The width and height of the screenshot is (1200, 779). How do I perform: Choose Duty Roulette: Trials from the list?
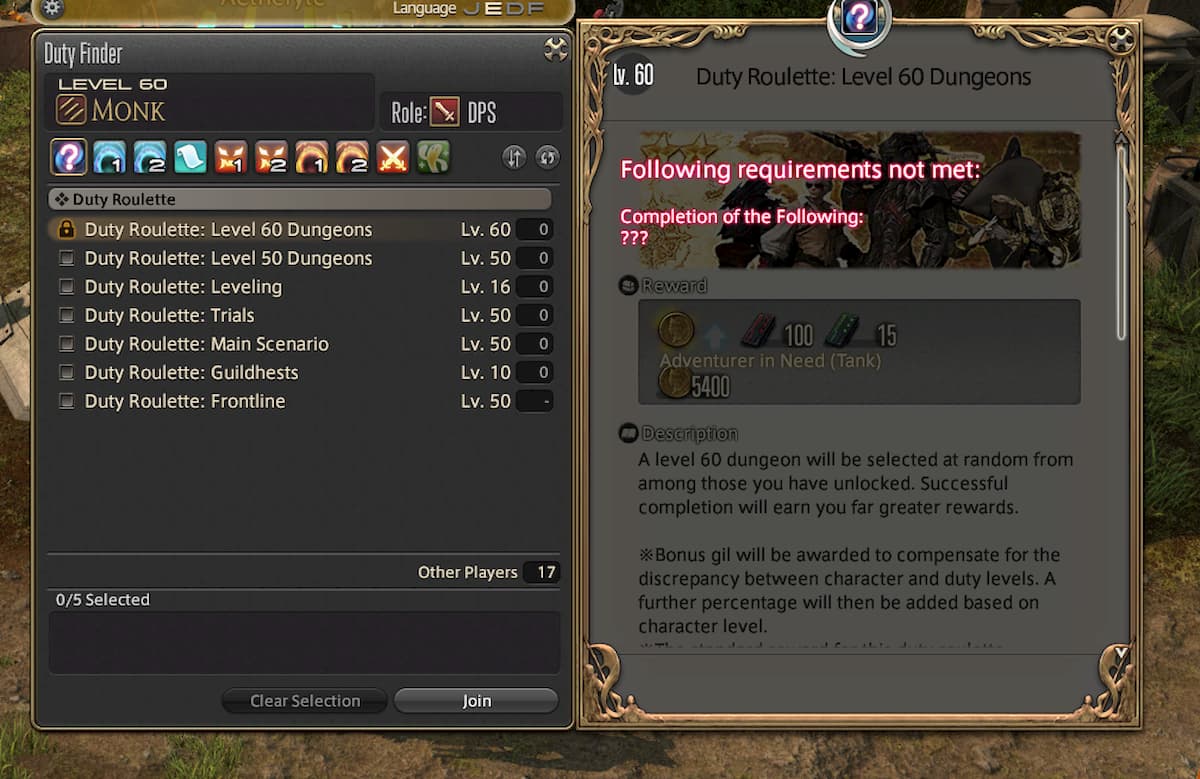169,316
